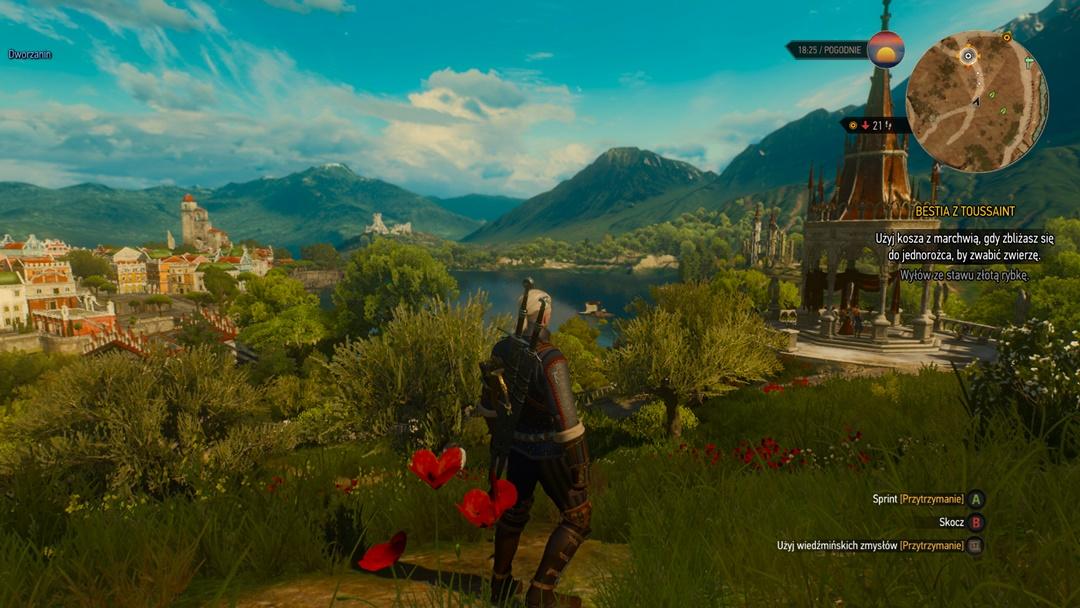Select the Bestia z Toussaint quest title

click(964, 212)
